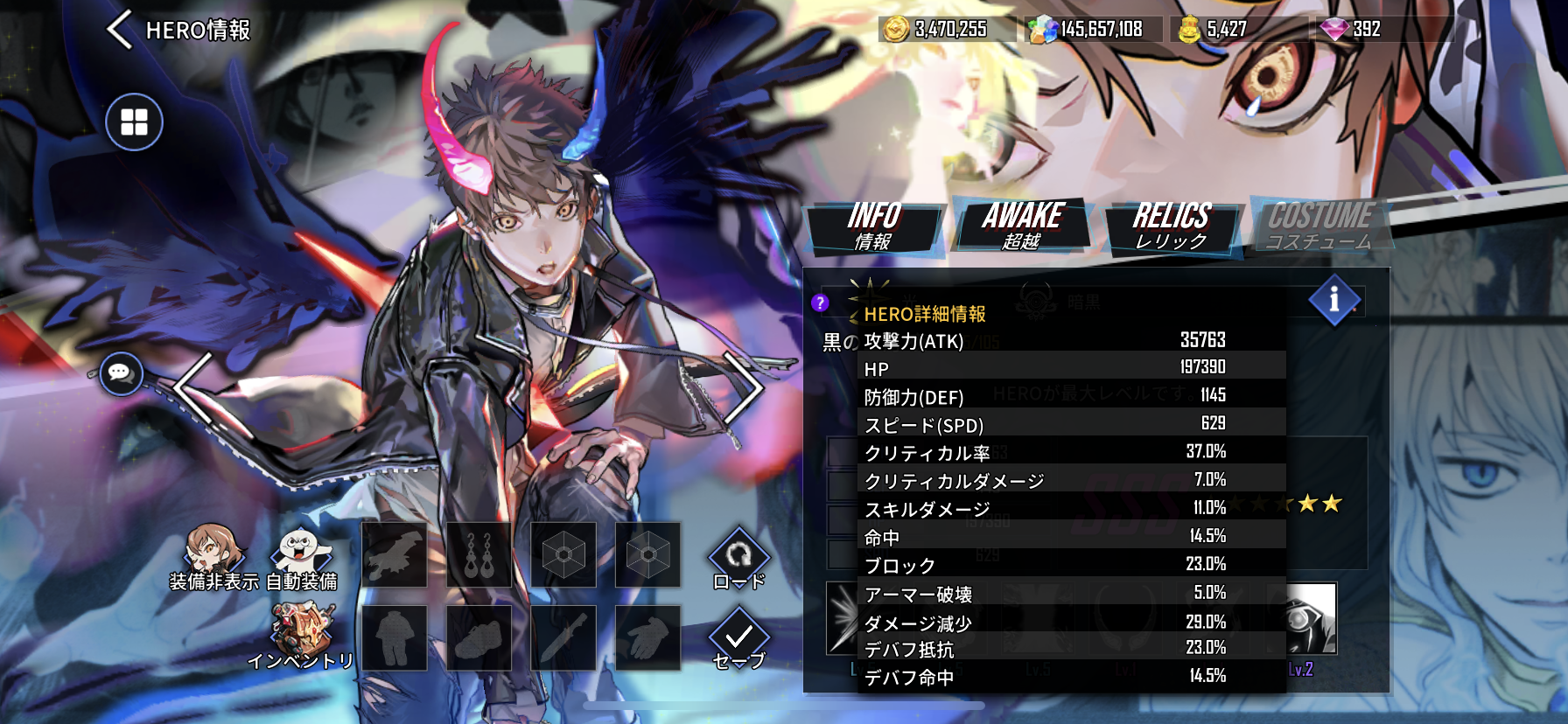The image size is (1568, 724).
Task: Open the speech bubble chat icon
Action: coord(120,373)
